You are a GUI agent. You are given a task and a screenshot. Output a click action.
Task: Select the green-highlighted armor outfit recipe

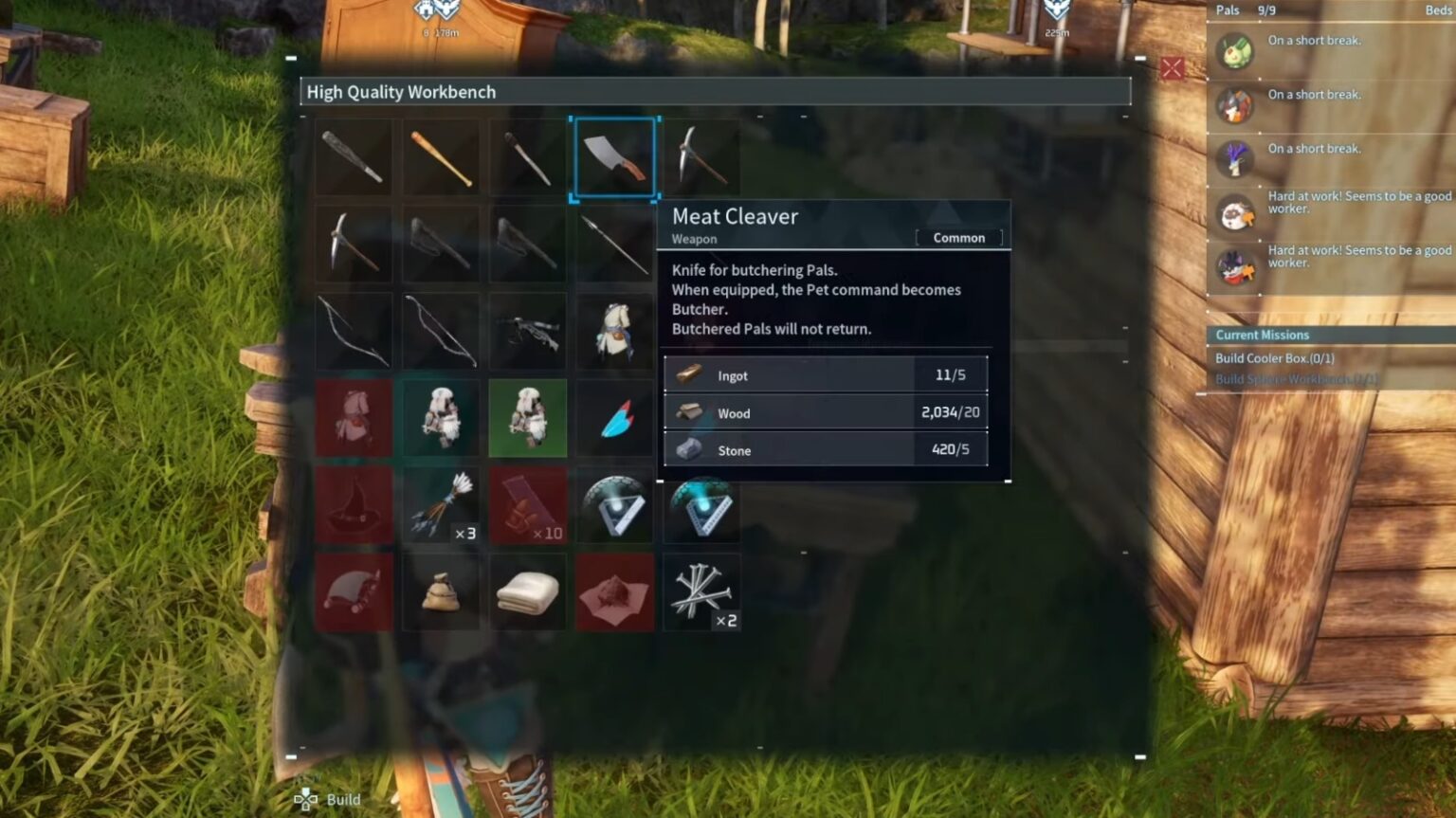click(528, 419)
